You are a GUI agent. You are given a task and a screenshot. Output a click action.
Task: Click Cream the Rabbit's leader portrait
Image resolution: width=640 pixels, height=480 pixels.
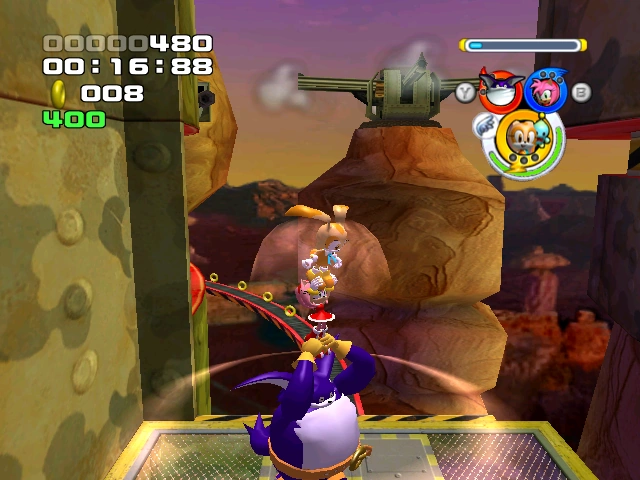tap(522, 138)
